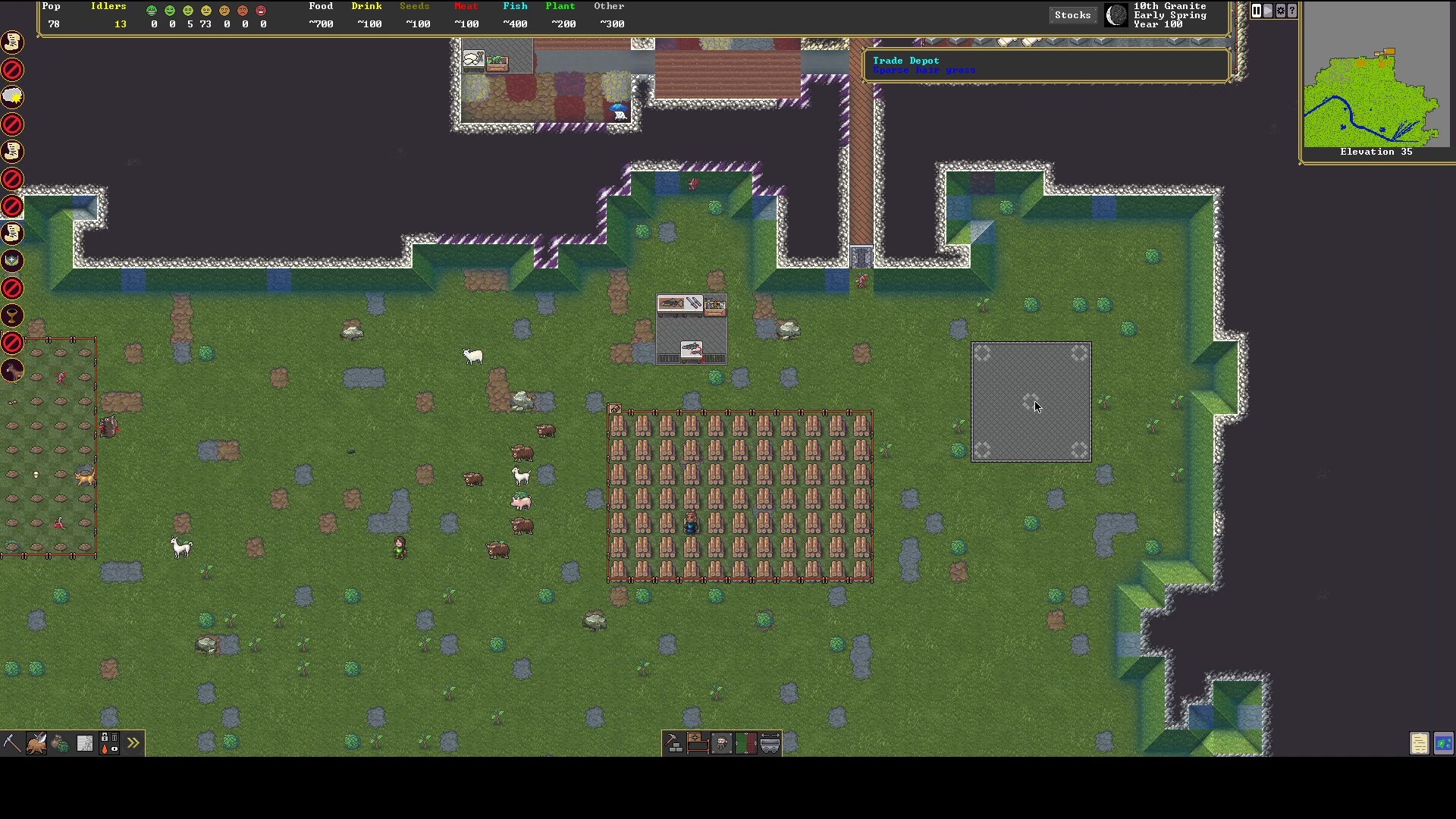Open the smooth and engrave stone tool
The image size is (1456, 819).
tap(85, 743)
